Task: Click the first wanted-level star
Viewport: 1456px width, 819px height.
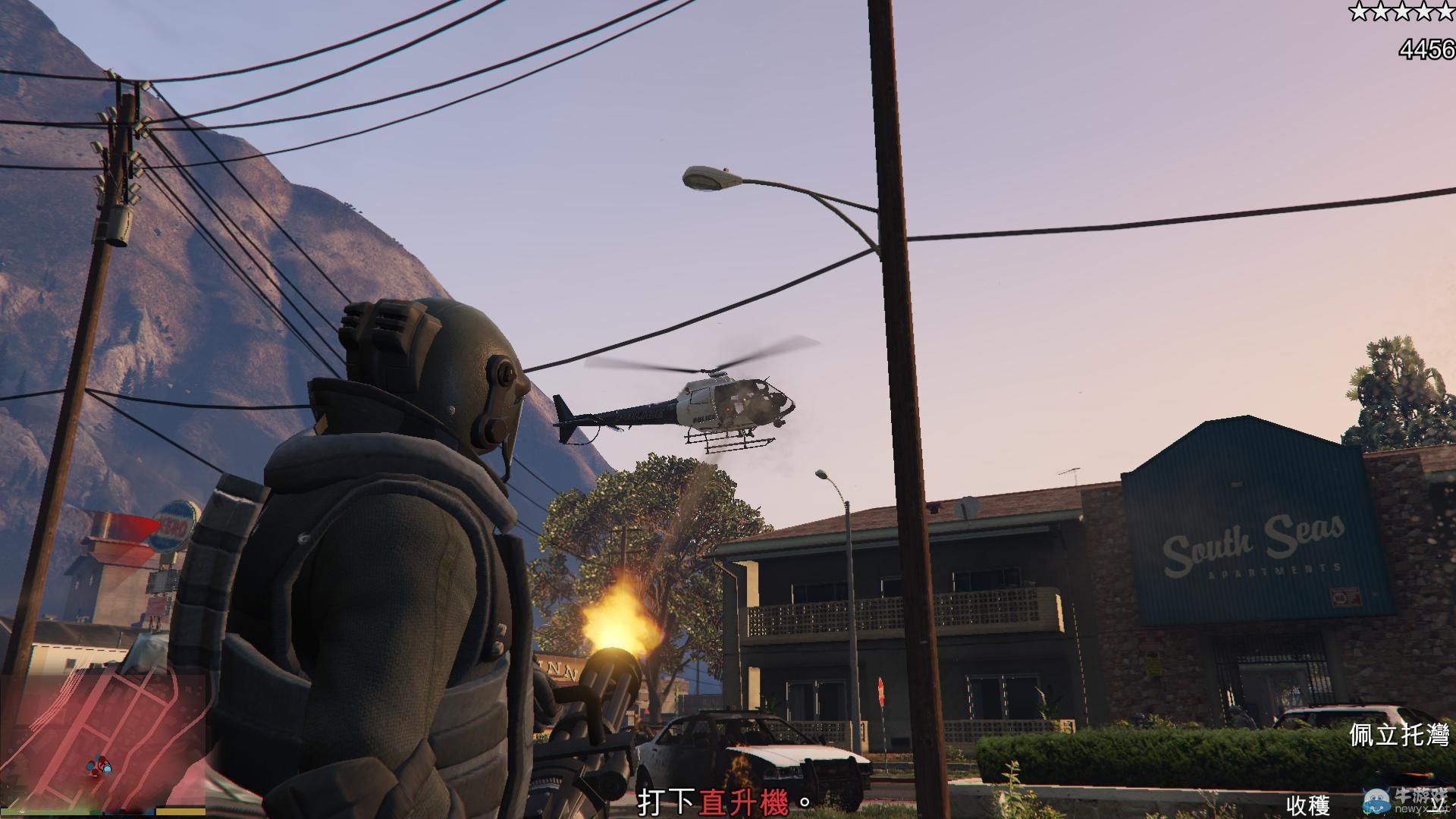Action: 1359,11
